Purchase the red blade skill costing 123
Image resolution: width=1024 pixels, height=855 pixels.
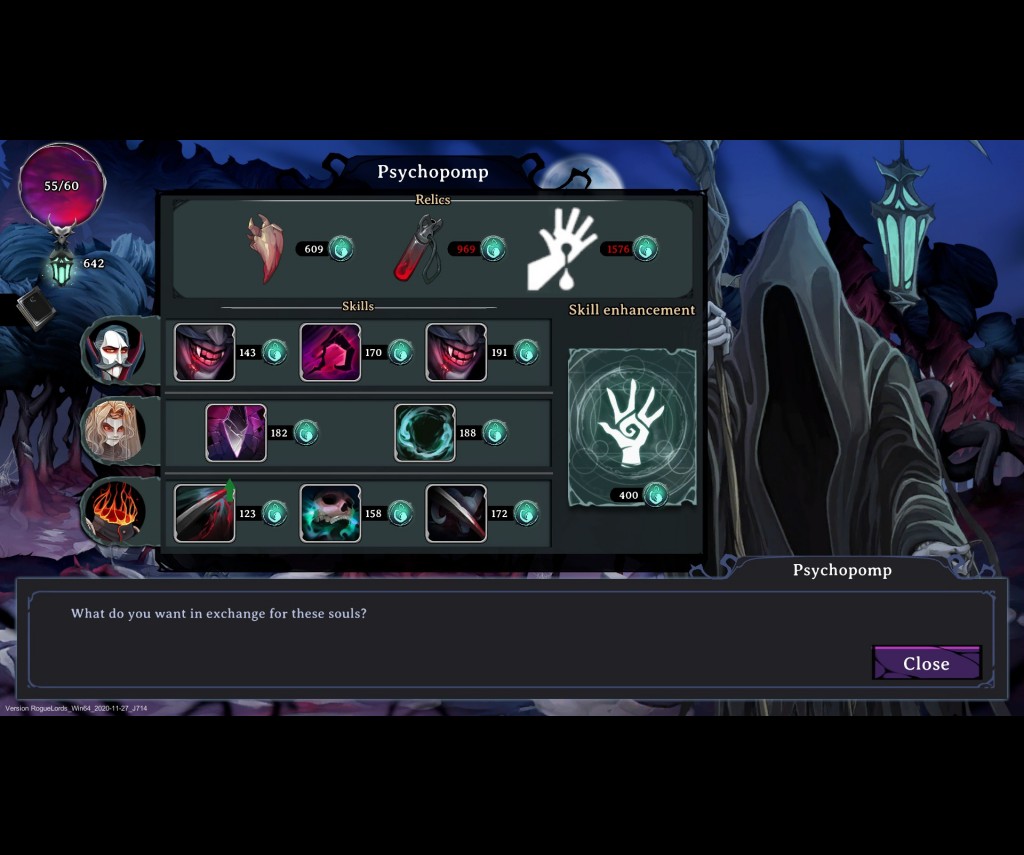point(205,513)
